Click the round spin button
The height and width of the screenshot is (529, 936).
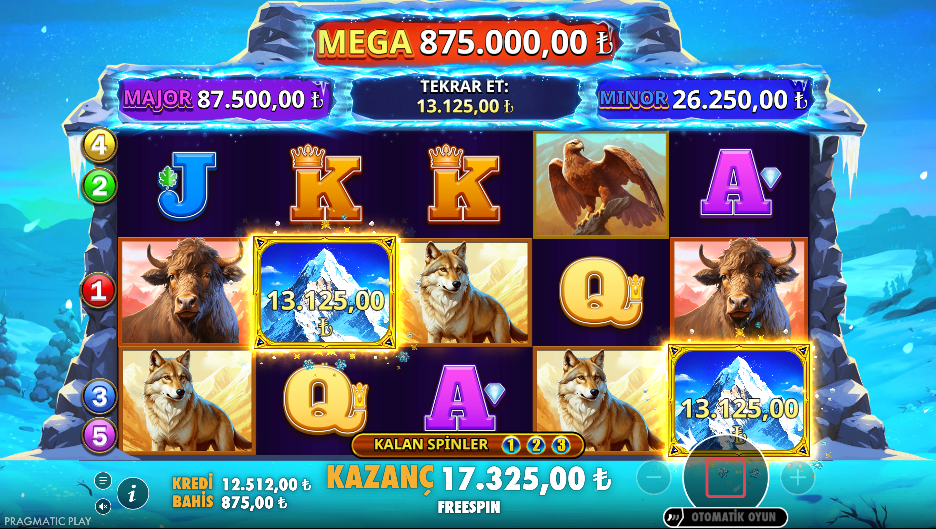pyautogui.click(x=725, y=478)
